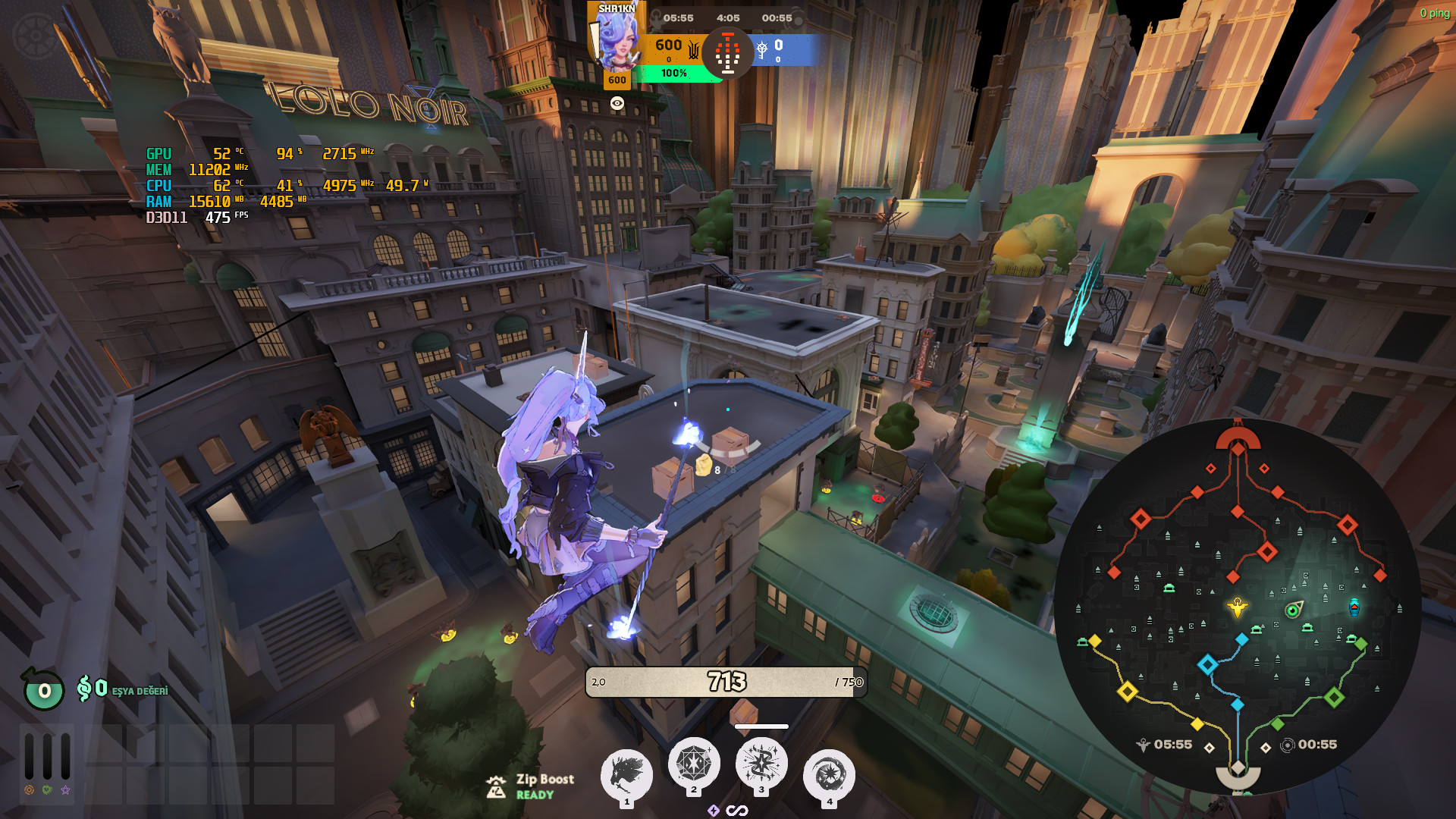Image resolution: width=1456 pixels, height=819 pixels.
Task: Click the red enemy base marker on minimap
Action: [x=1238, y=440]
